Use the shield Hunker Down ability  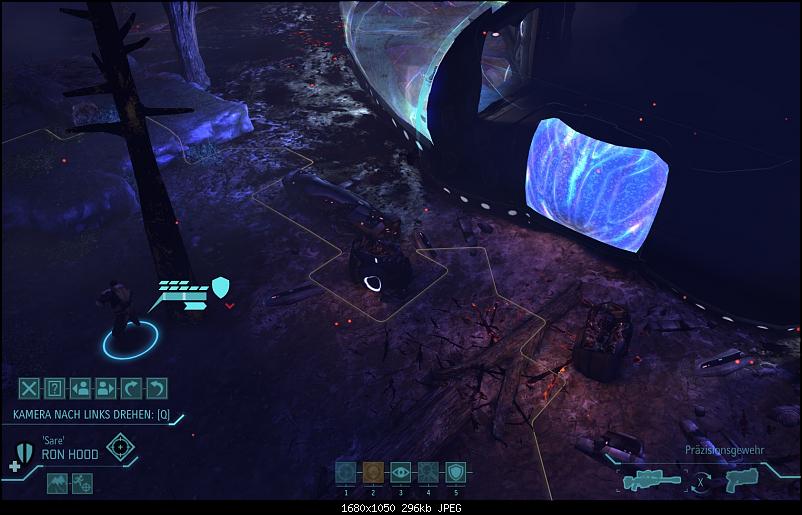455,474
